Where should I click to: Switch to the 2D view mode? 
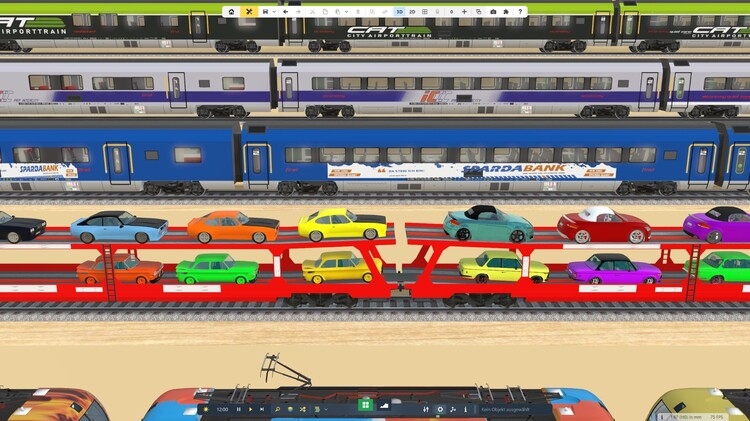point(412,11)
